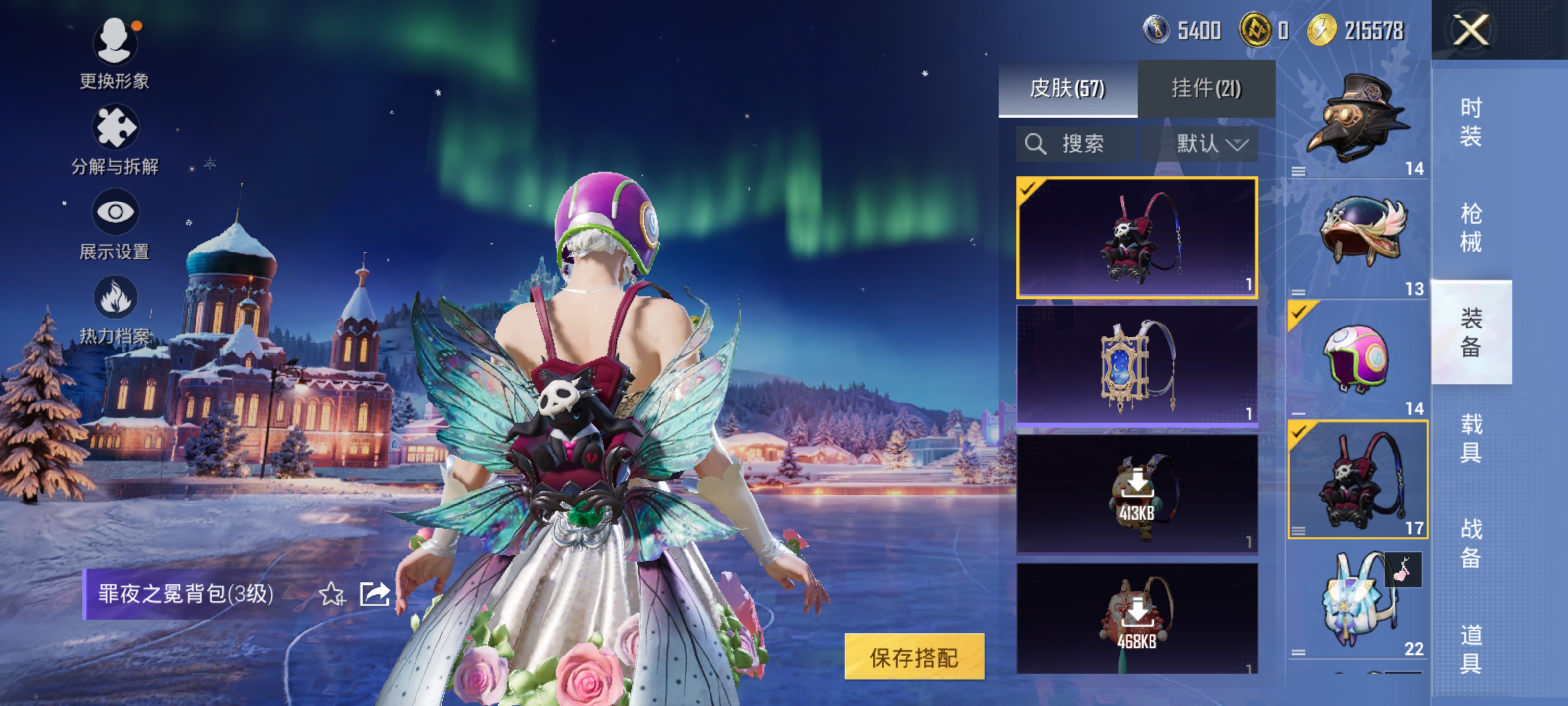
Task: Favorite the backpack with the star icon
Action: tap(332, 594)
